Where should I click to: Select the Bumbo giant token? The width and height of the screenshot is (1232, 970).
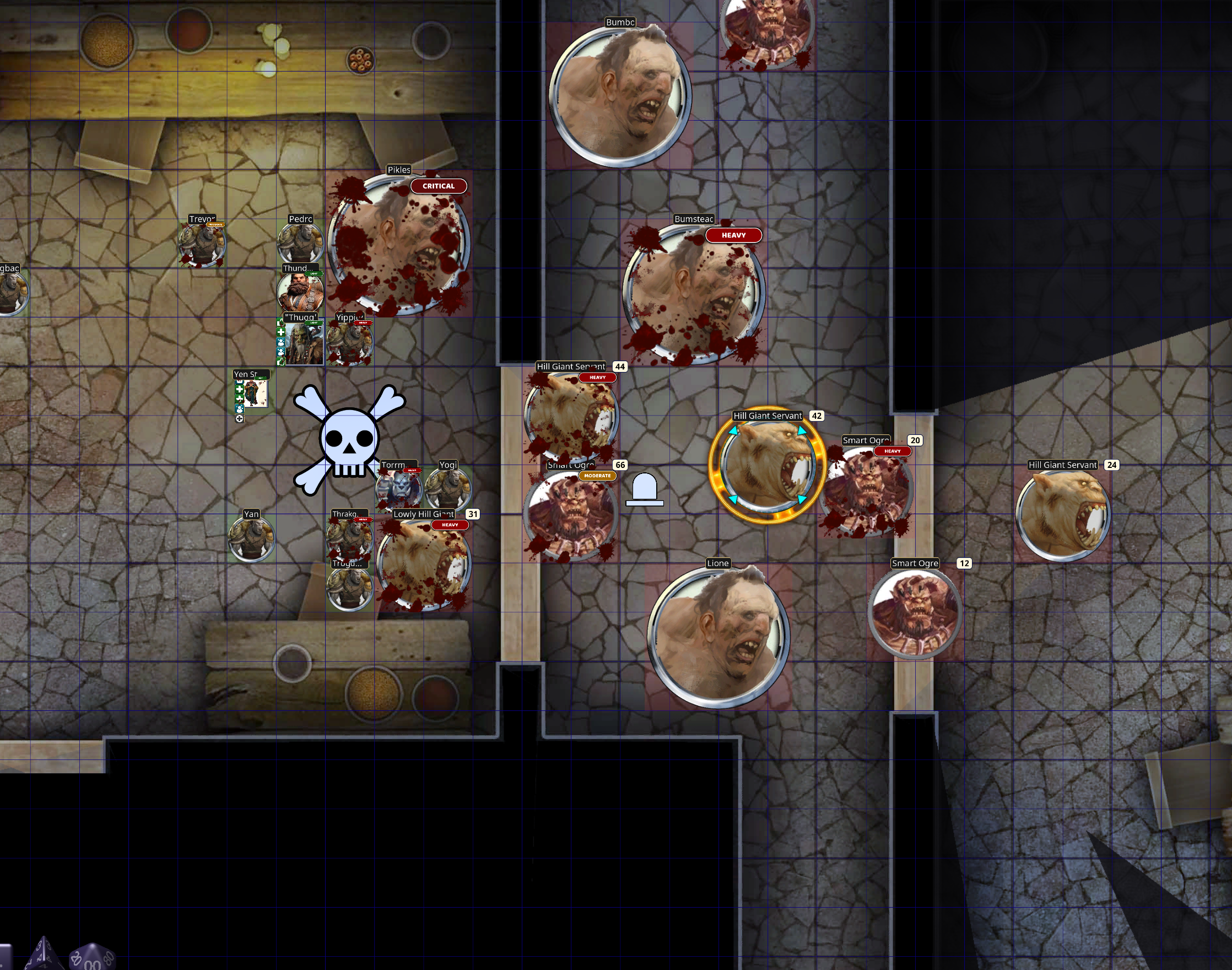tap(620, 96)
